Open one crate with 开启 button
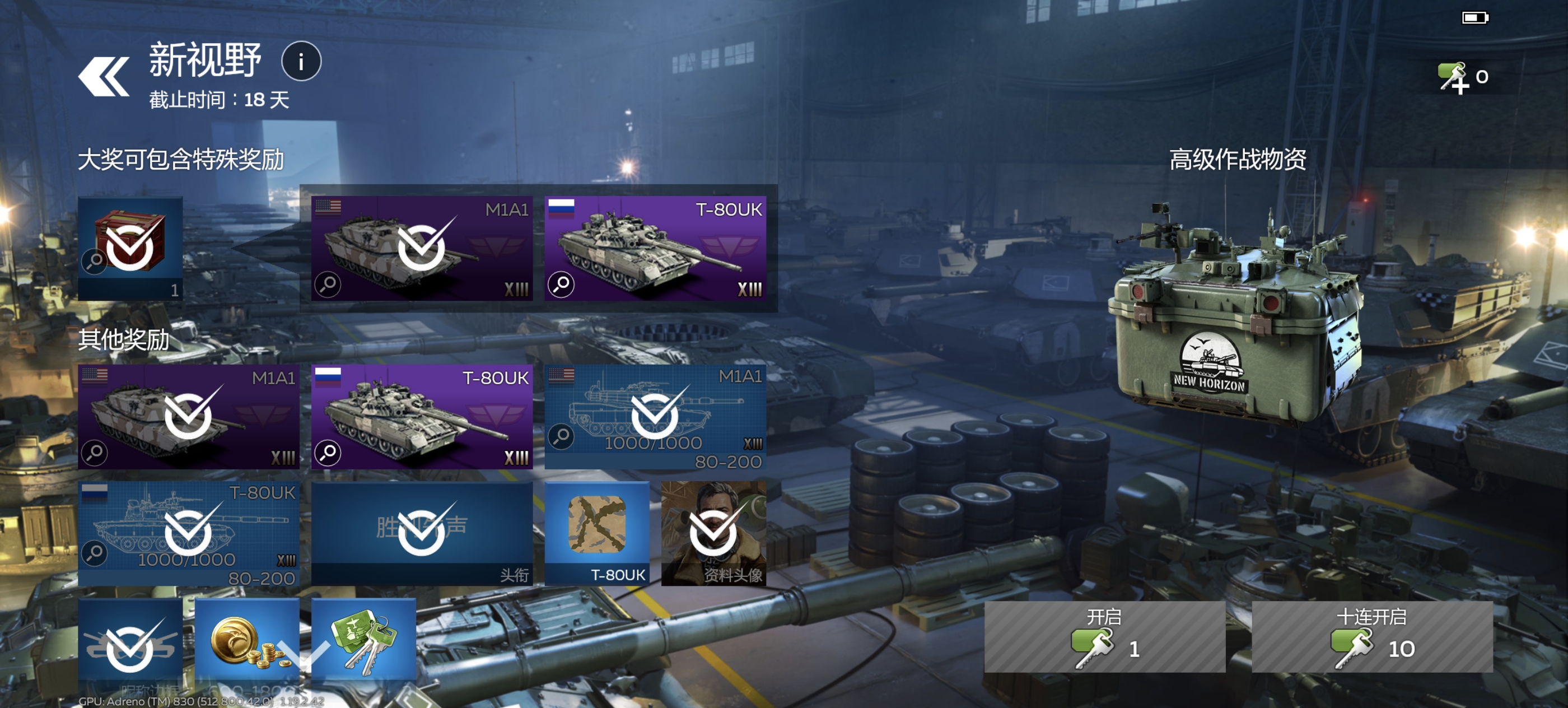 coord(1104,636)
